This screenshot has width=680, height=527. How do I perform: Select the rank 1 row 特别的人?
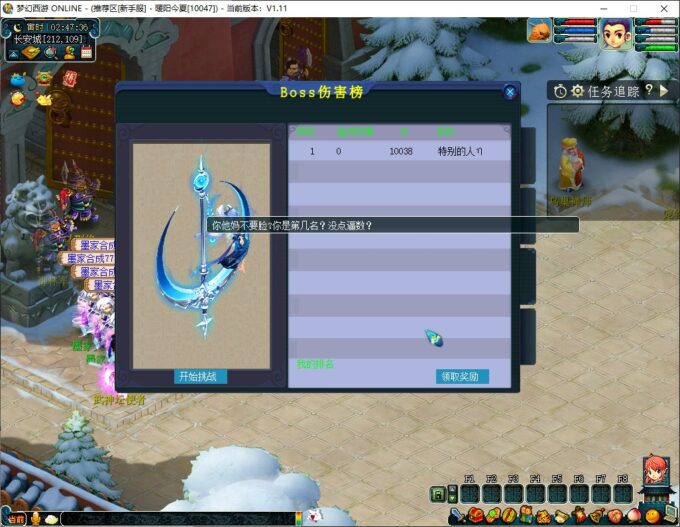[400, 151]
